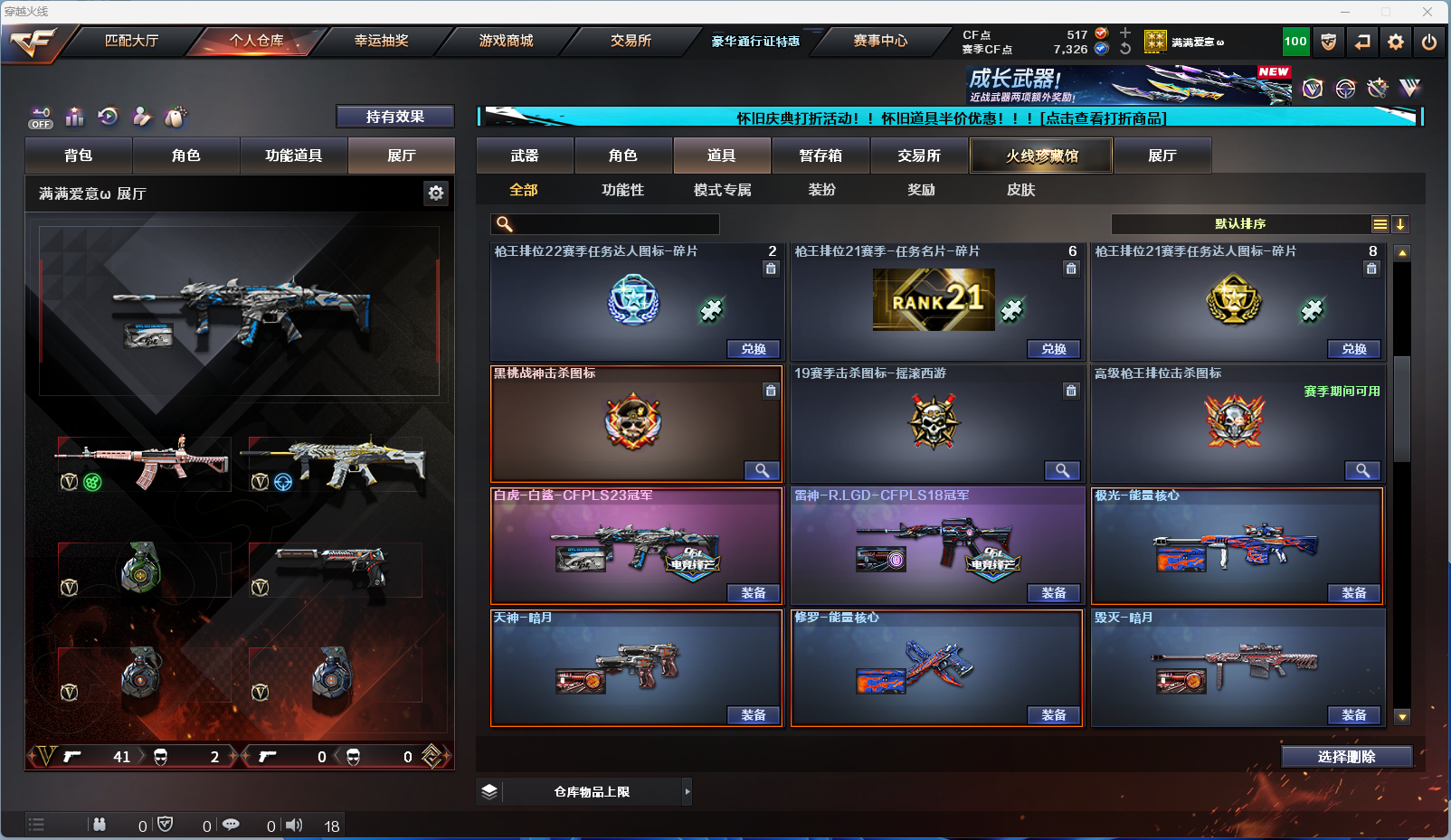Click the discount event announcement banner
Image resolution: width=1451 pixels, height=840 pixels.
click(950, 118)
